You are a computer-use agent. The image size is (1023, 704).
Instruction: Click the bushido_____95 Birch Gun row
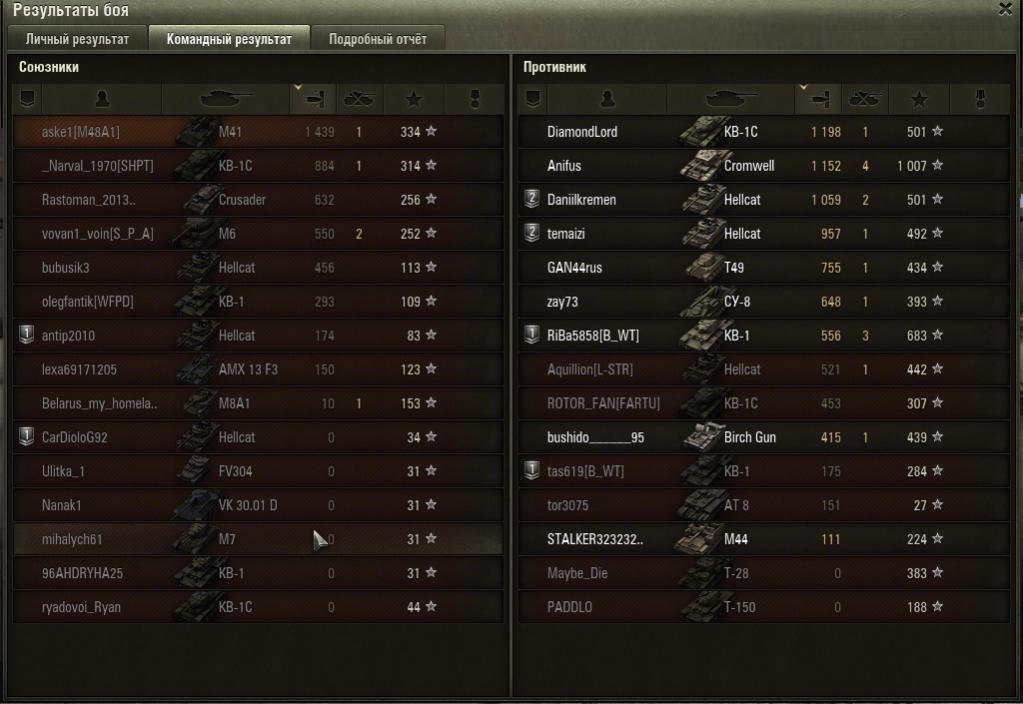click(762, 438)
